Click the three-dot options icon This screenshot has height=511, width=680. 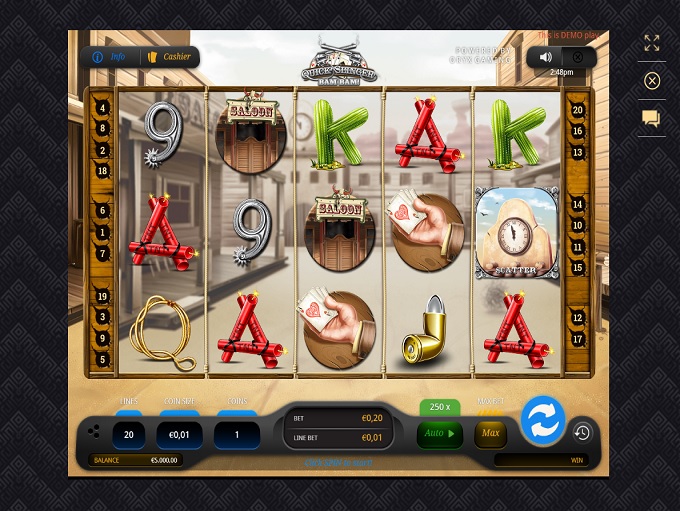94,433
